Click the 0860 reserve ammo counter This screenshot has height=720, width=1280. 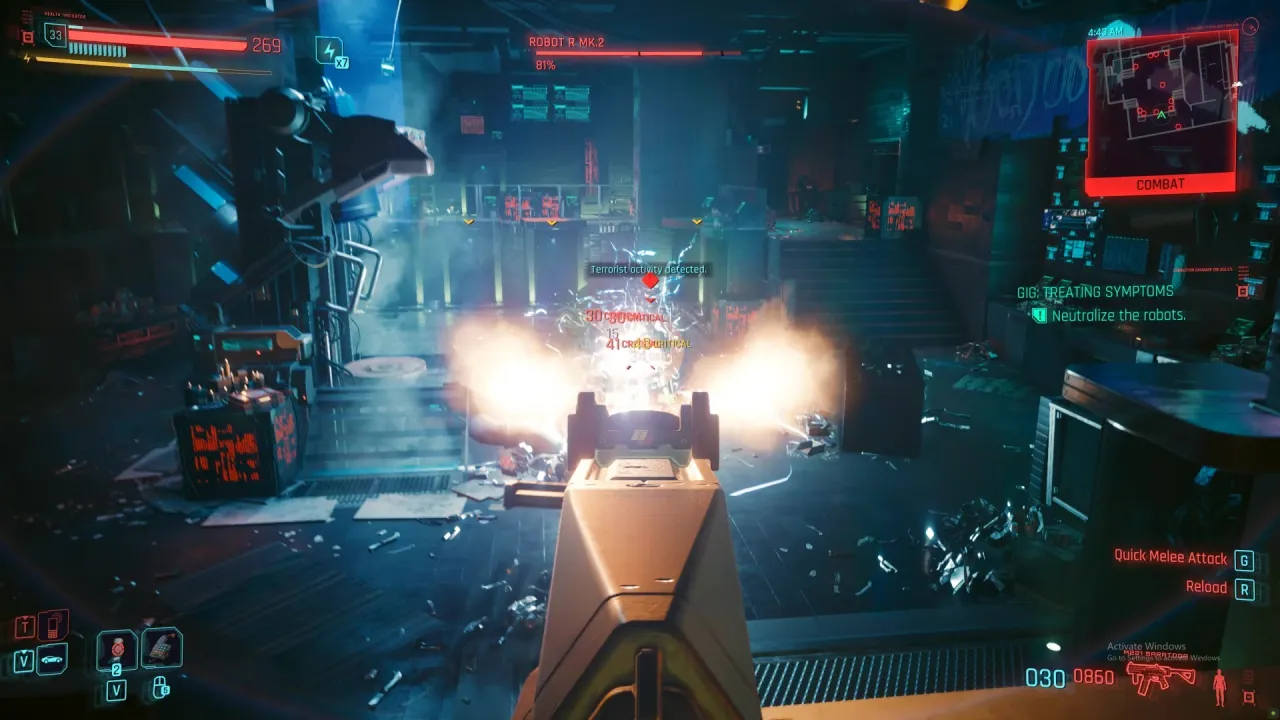click(x=1096, y=678)
